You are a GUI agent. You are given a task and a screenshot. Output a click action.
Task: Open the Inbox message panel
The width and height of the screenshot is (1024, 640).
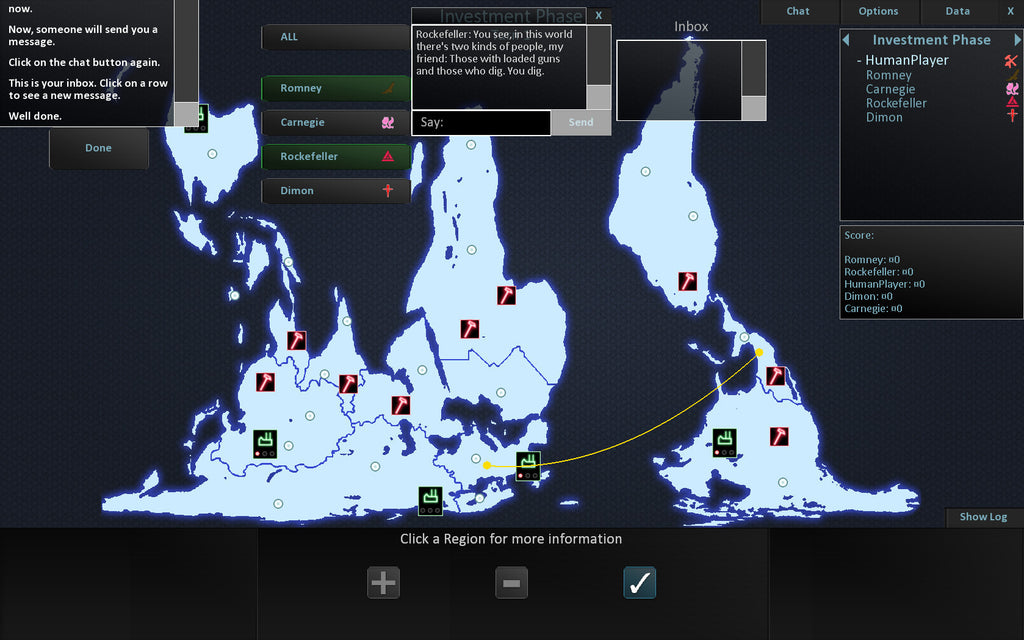[x=679, y=80]
